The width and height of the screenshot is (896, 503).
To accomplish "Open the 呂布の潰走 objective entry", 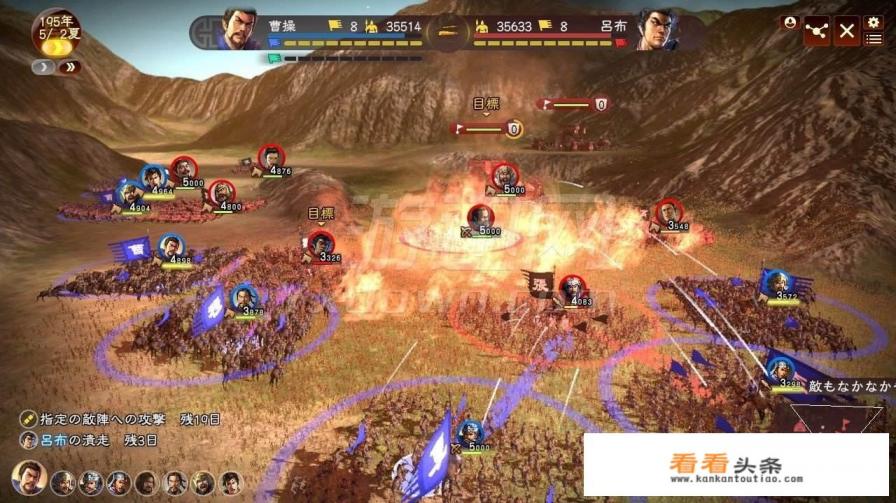I will point(90,440).
